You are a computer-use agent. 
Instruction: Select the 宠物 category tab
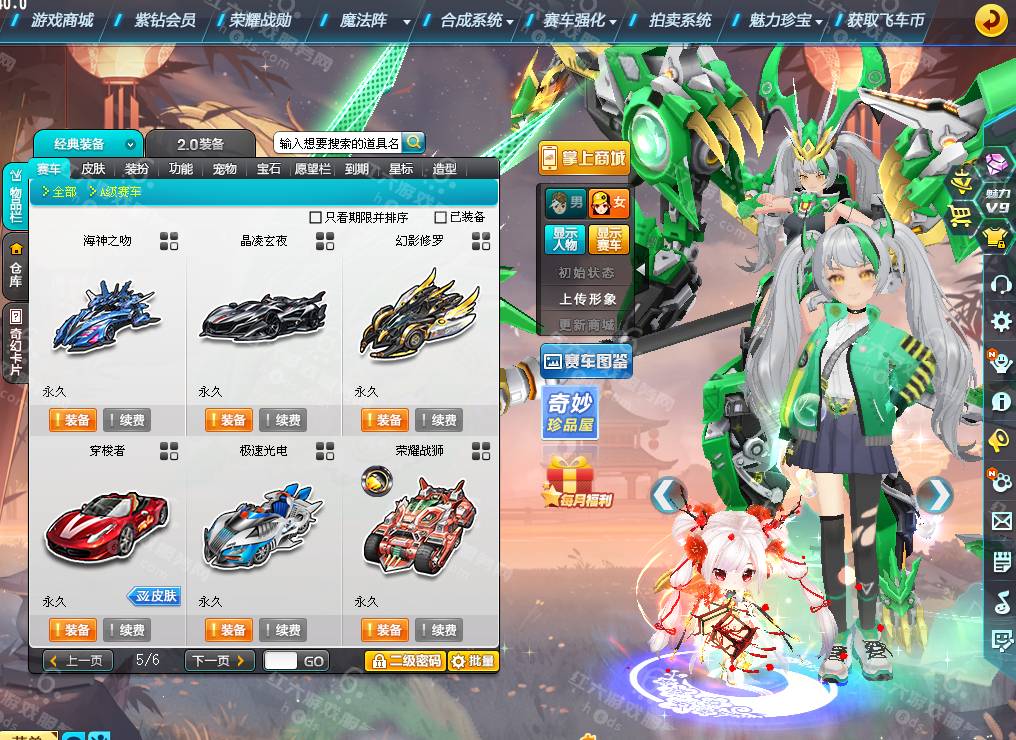click(x=225, y=169)
